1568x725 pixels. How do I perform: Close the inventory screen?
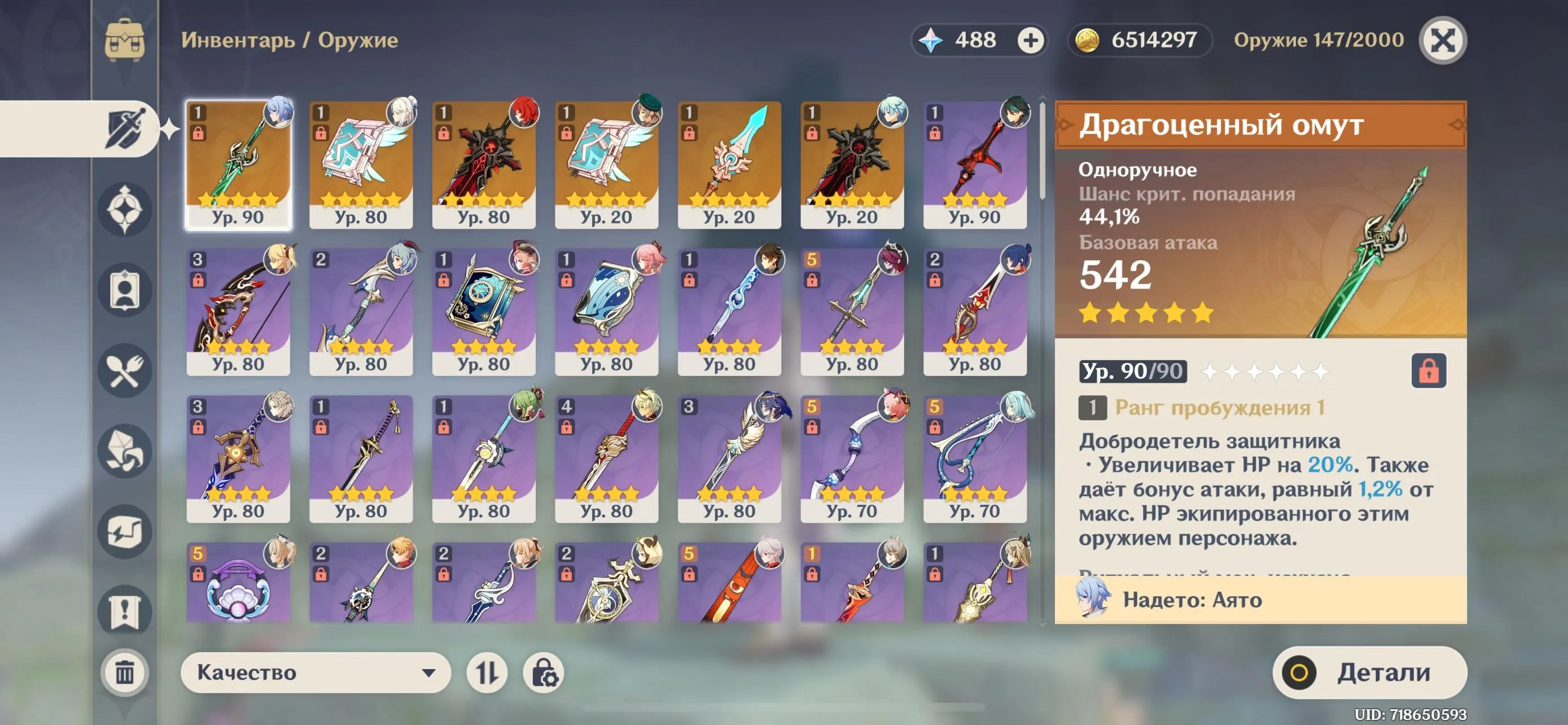click(x=1442, y=41)
